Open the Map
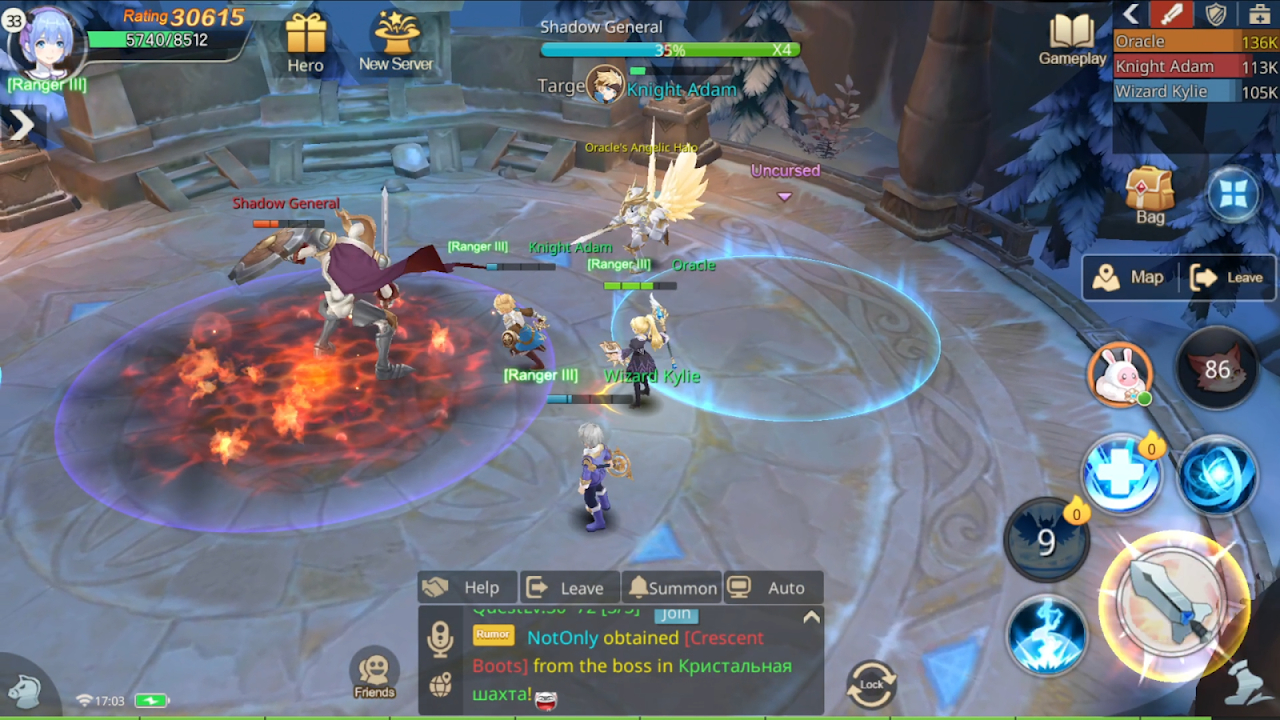 [1130, 277]
